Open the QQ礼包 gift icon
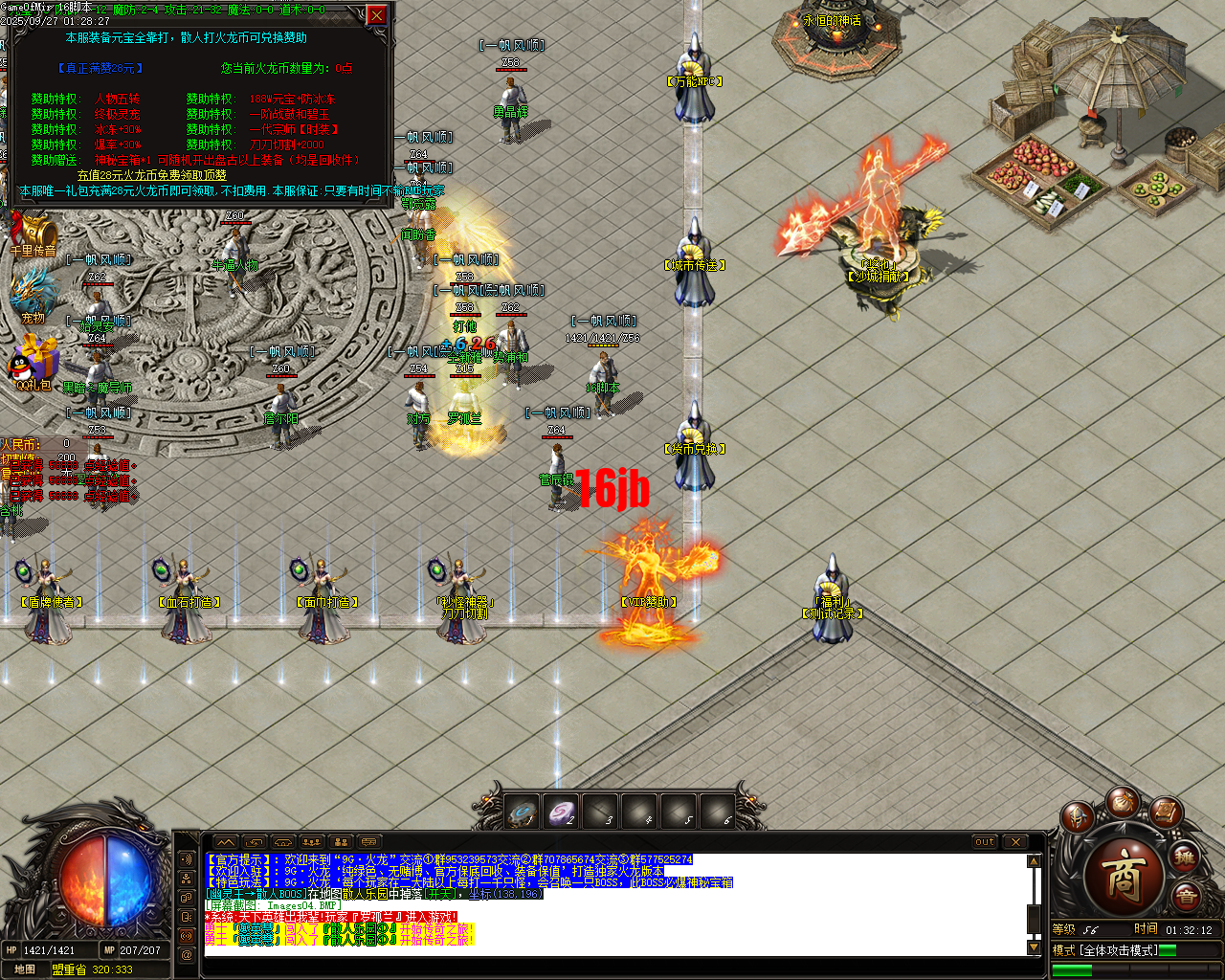 pos(32,358)
